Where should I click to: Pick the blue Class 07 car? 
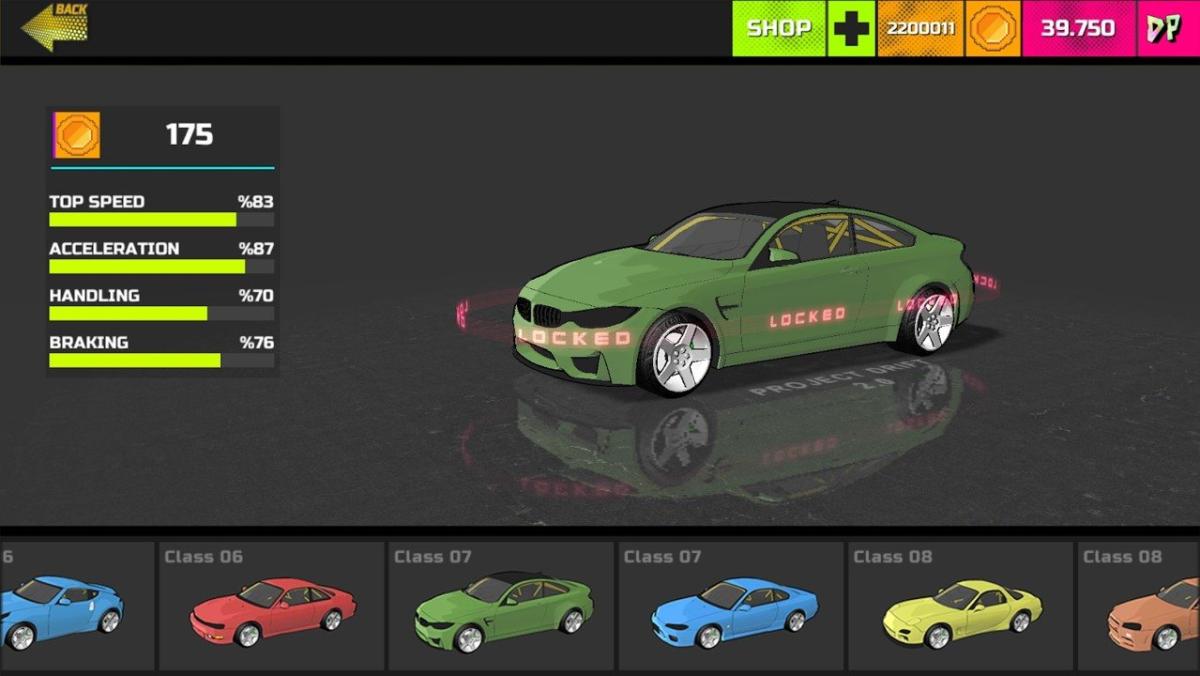click(730, 606)
